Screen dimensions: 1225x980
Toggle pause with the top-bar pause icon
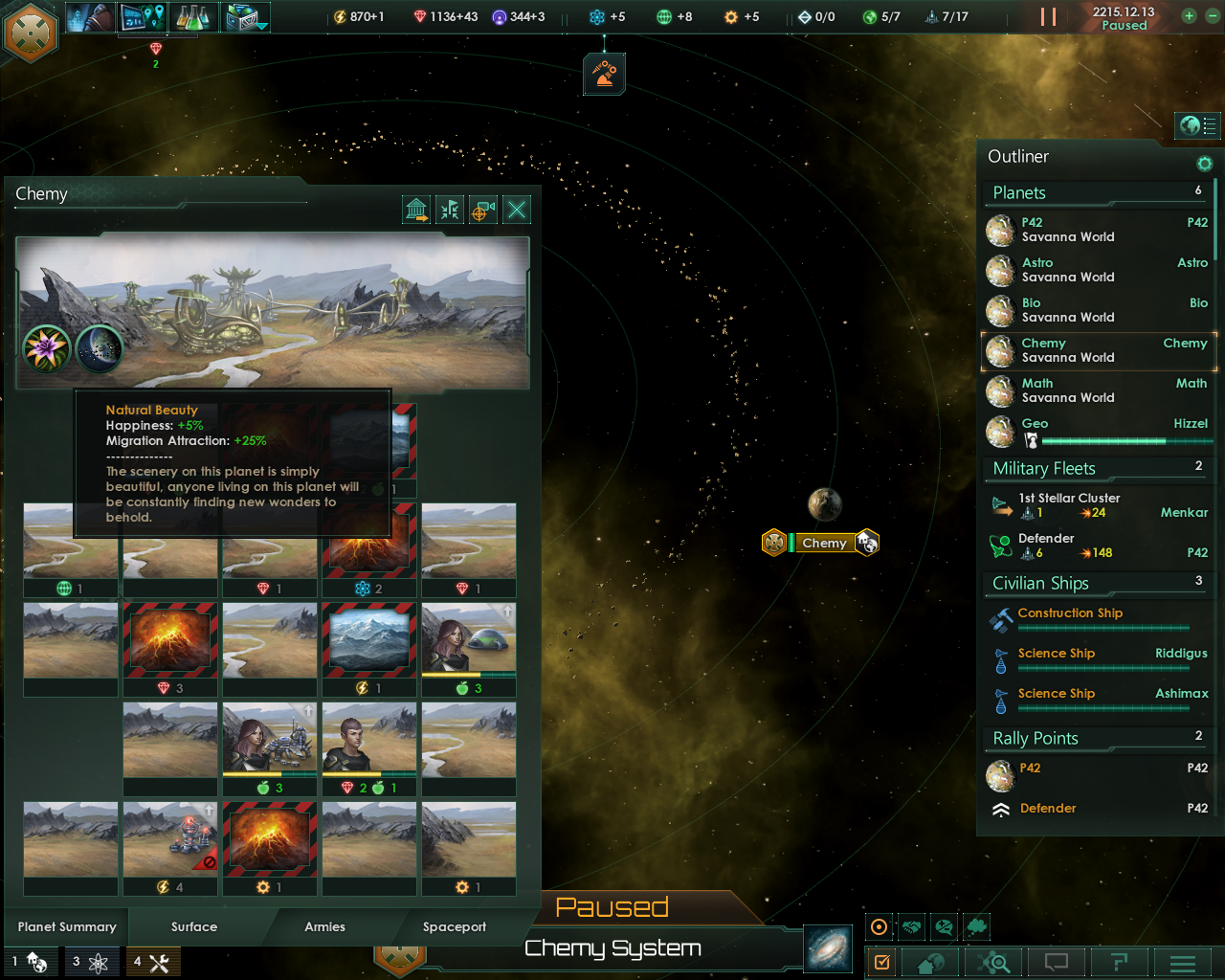click(1048, 16)
